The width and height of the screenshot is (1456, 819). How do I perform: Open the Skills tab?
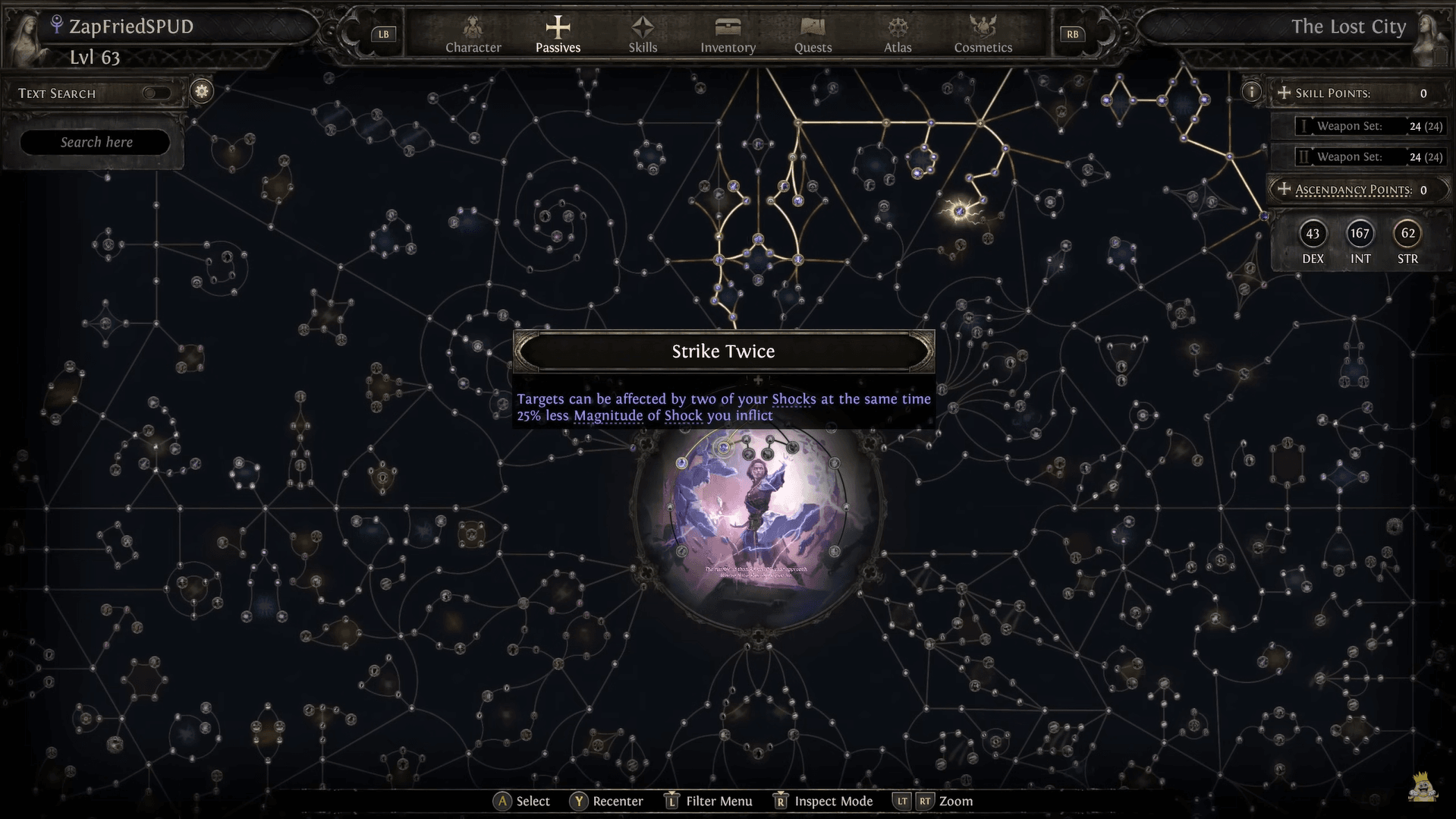(643, 35)
